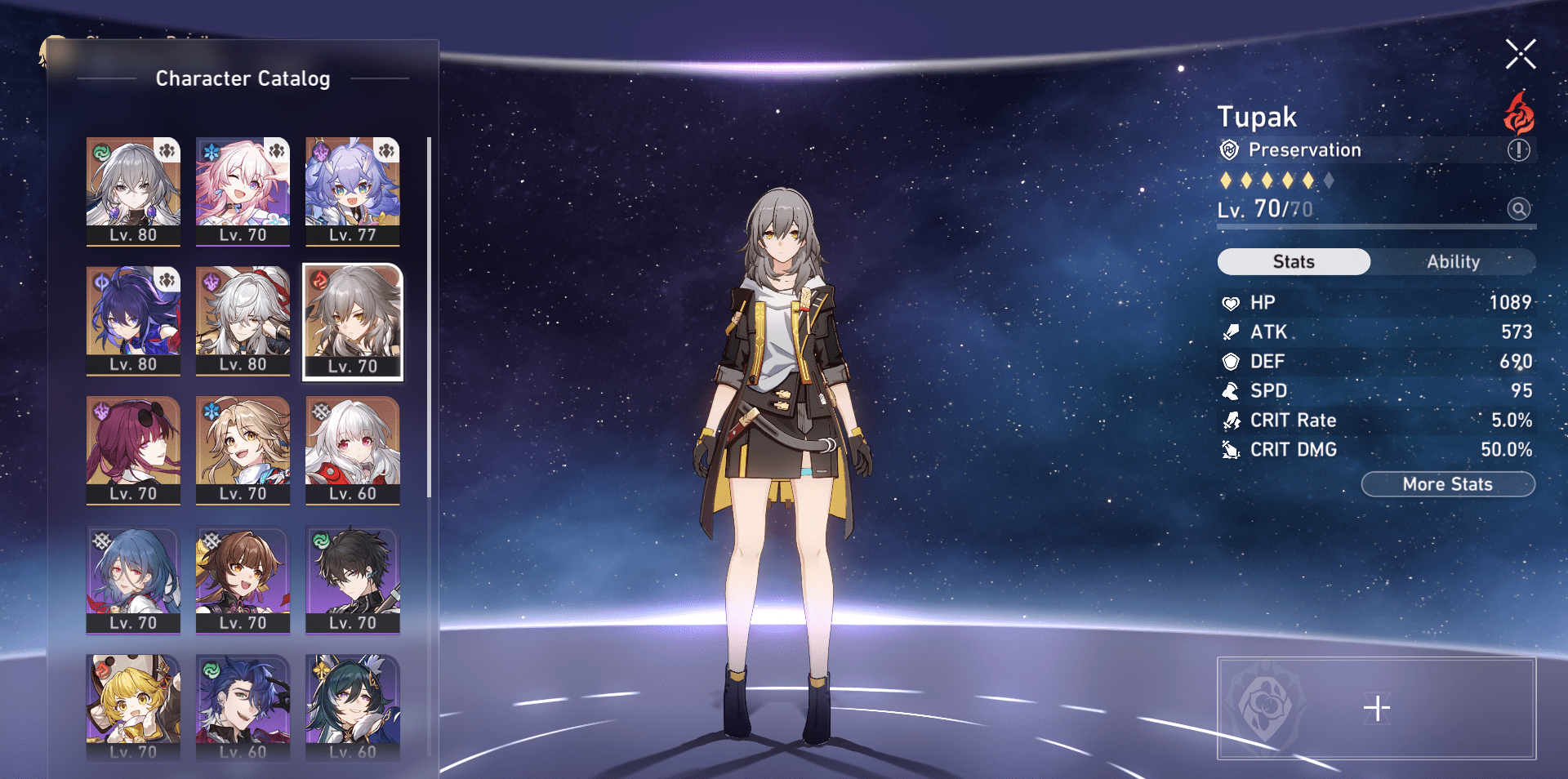The width and height of the screenshot is (1568, 779).
Task: Open More Stats
Action: [1448, 483]
